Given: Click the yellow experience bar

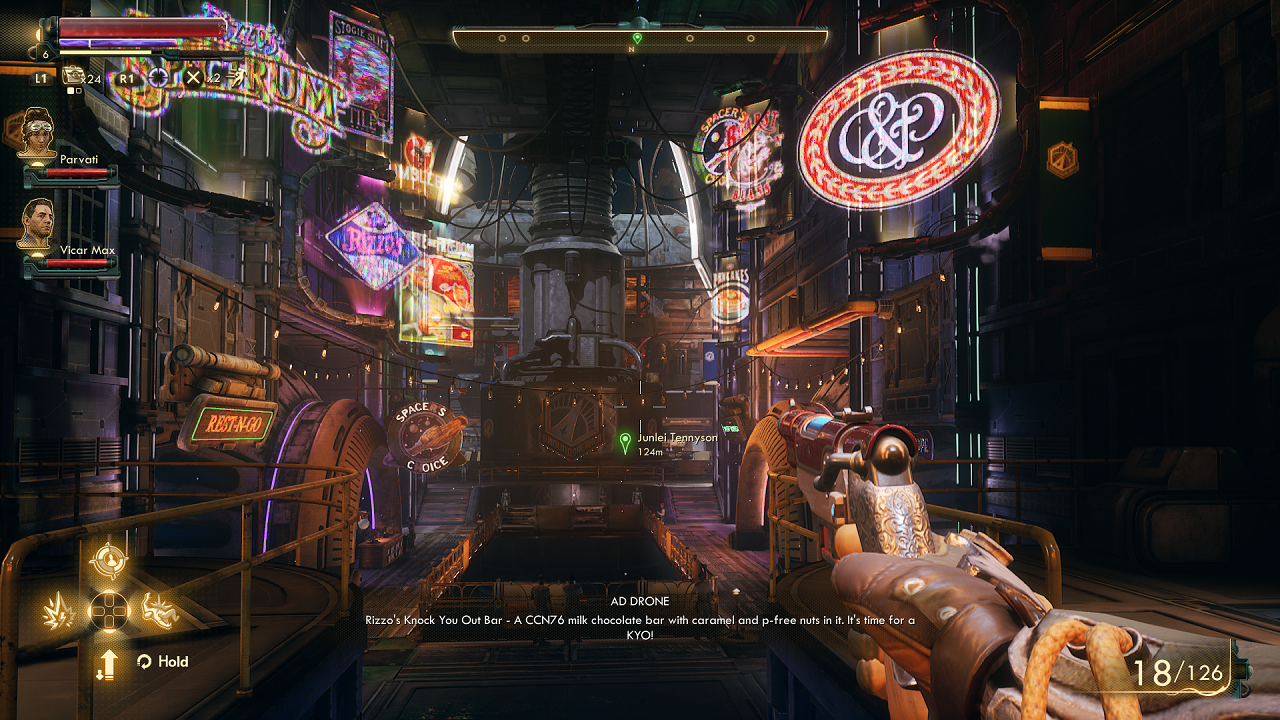Looking at the screenshot, I should 105,52.
